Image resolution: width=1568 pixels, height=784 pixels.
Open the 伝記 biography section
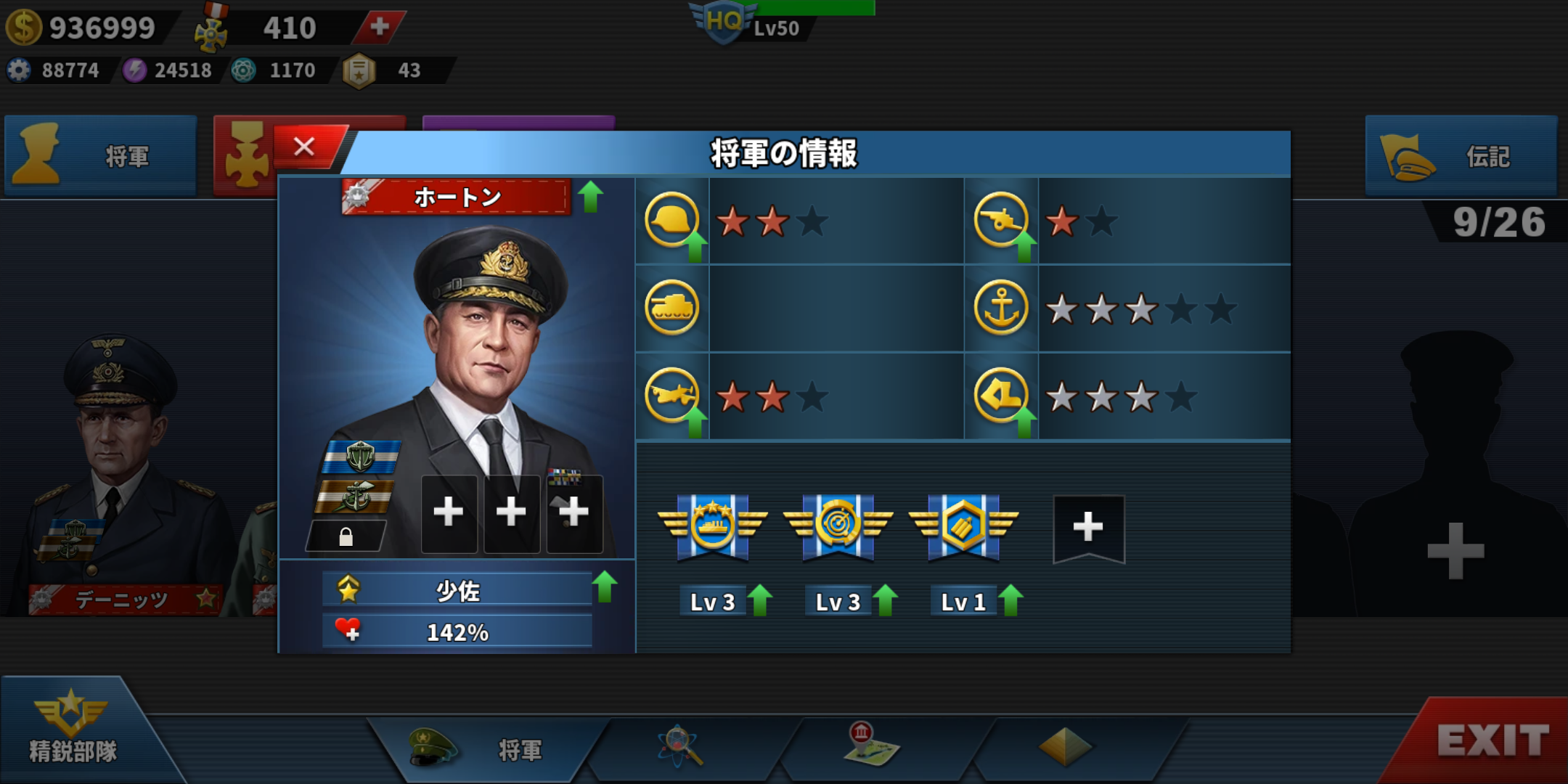tap(1461, 155)
